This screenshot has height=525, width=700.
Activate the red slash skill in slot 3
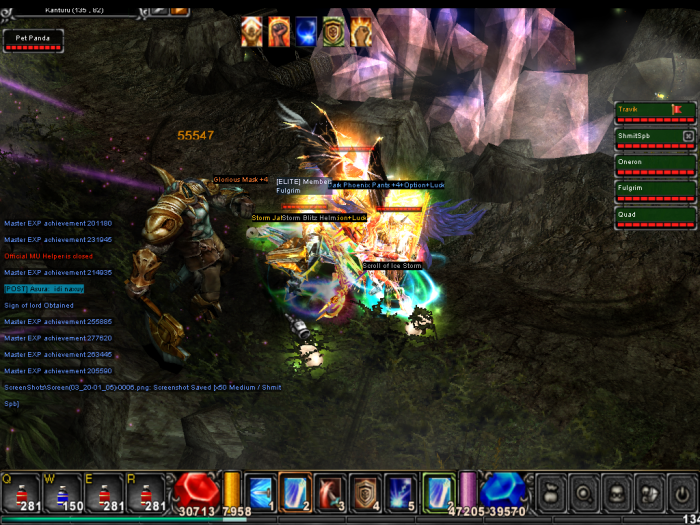tap(330, 491)
